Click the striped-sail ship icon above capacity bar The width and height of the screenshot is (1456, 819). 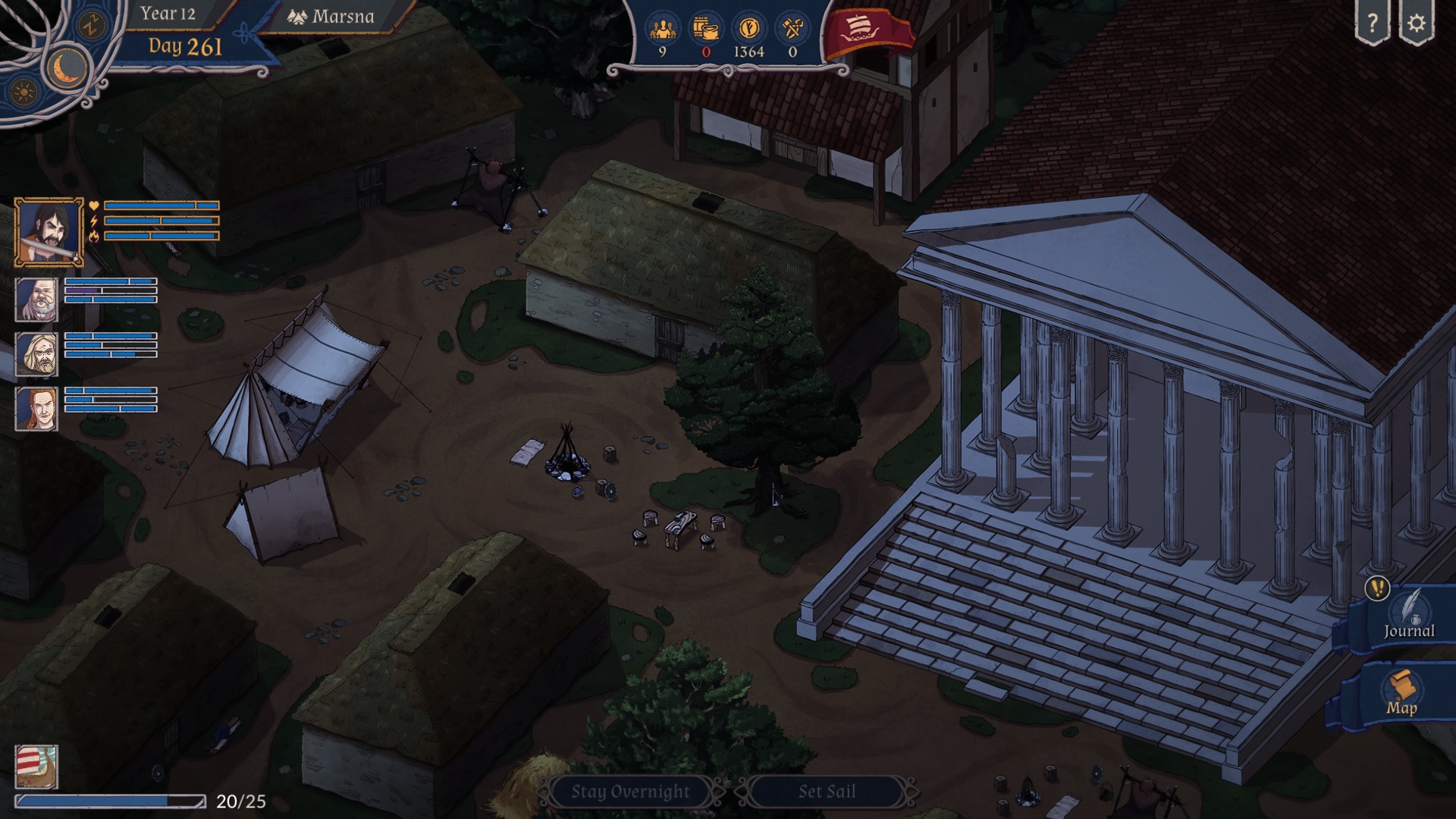pos(36,767)
